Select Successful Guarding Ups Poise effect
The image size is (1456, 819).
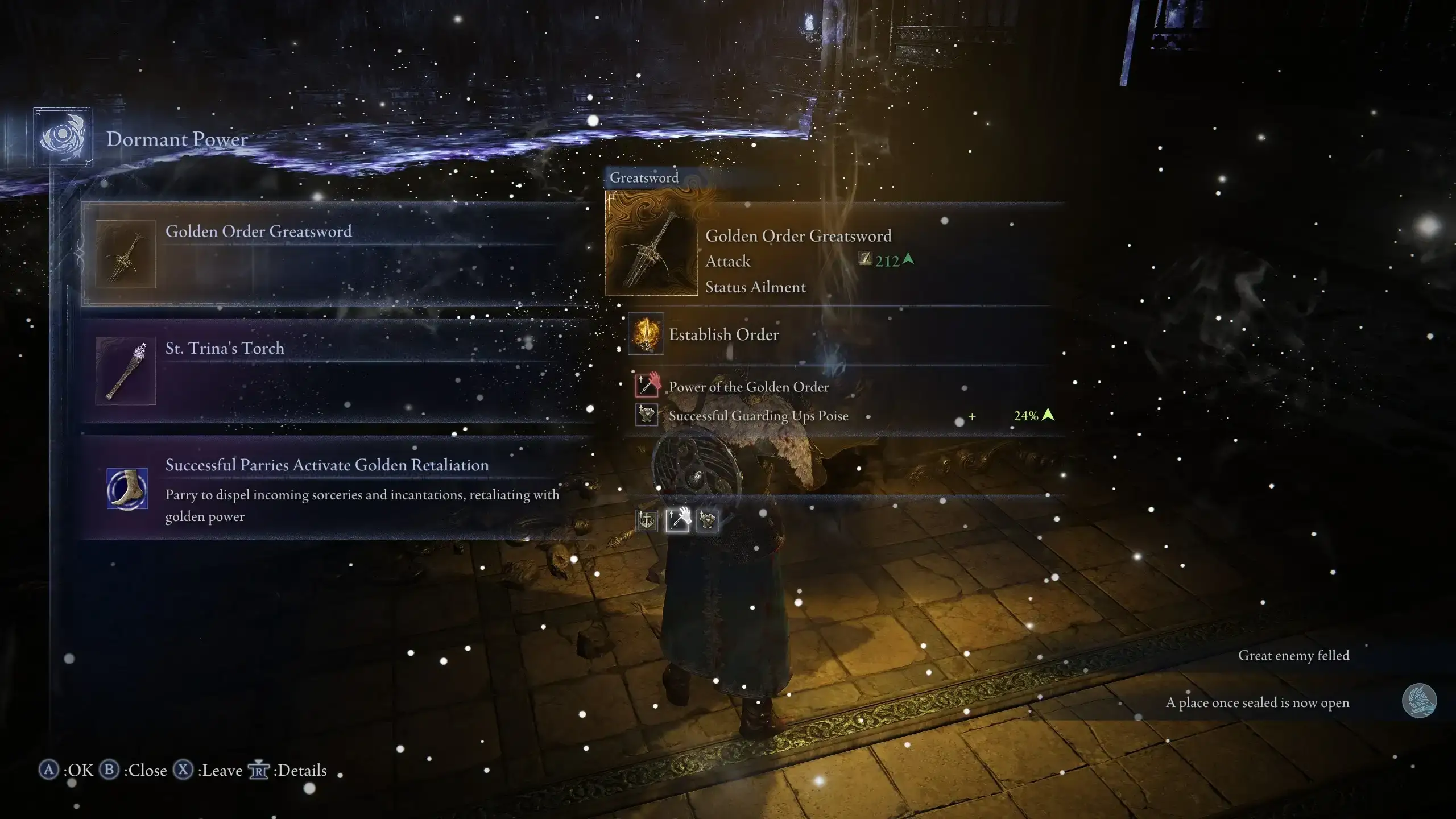click(x=758, y=416)
